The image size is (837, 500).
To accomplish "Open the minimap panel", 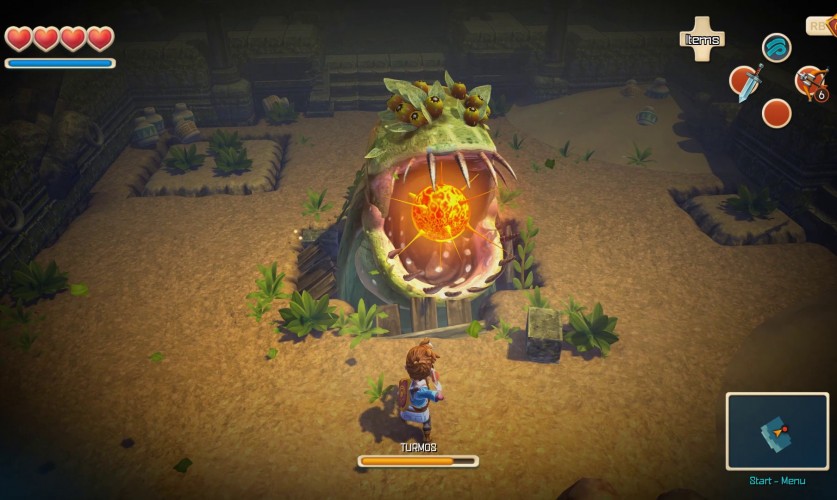I will [x=778, y=431].
